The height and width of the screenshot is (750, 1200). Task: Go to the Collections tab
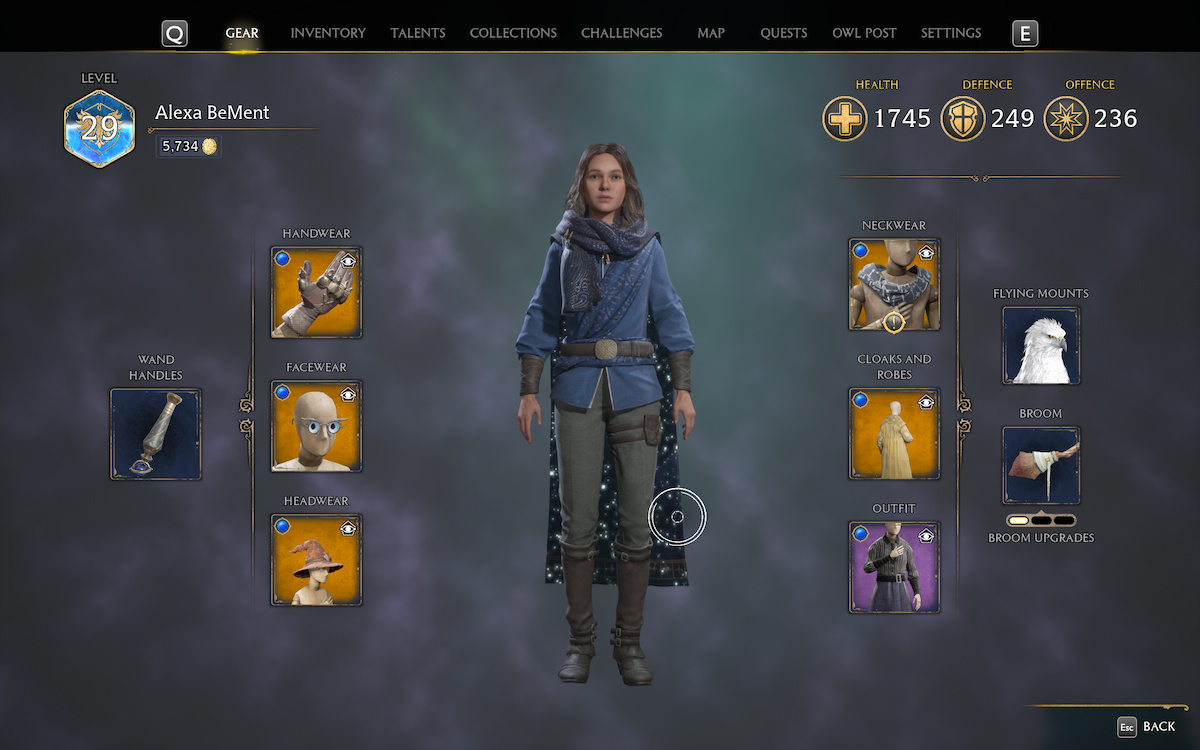(x=513, y=33)
